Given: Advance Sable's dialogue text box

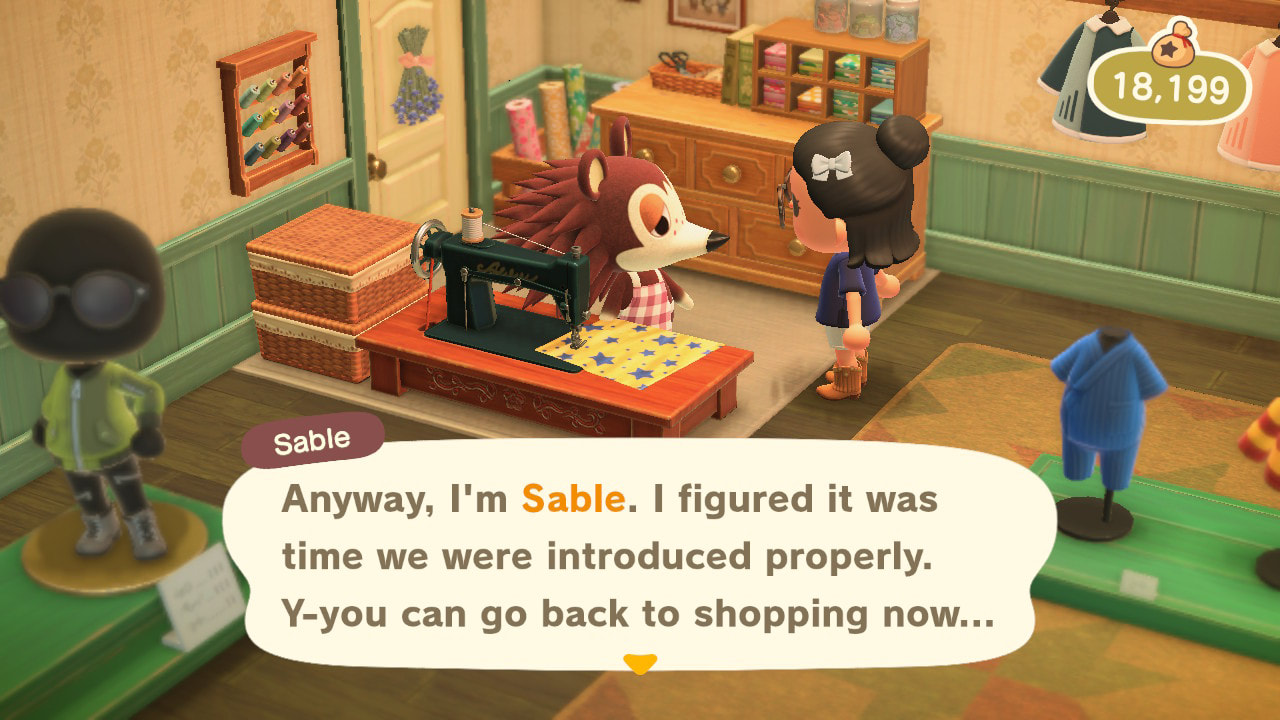Looking at the screenshot, I should [x=638, y=555].
